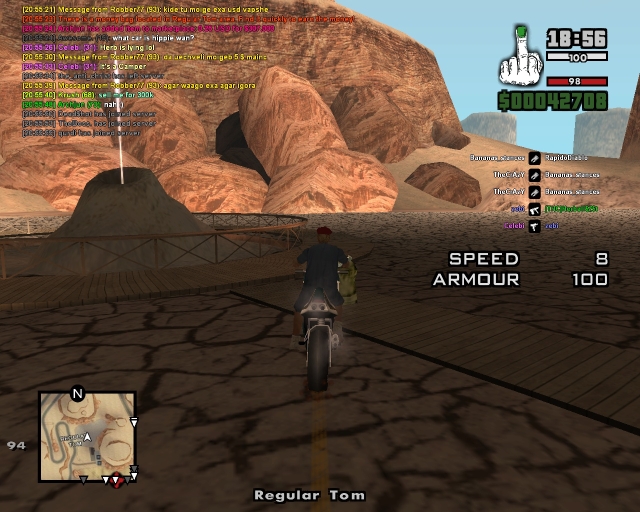Viewport: 640px width, 512px height.
Task: Click the red marker on the minimap
Action: (117, 480)
